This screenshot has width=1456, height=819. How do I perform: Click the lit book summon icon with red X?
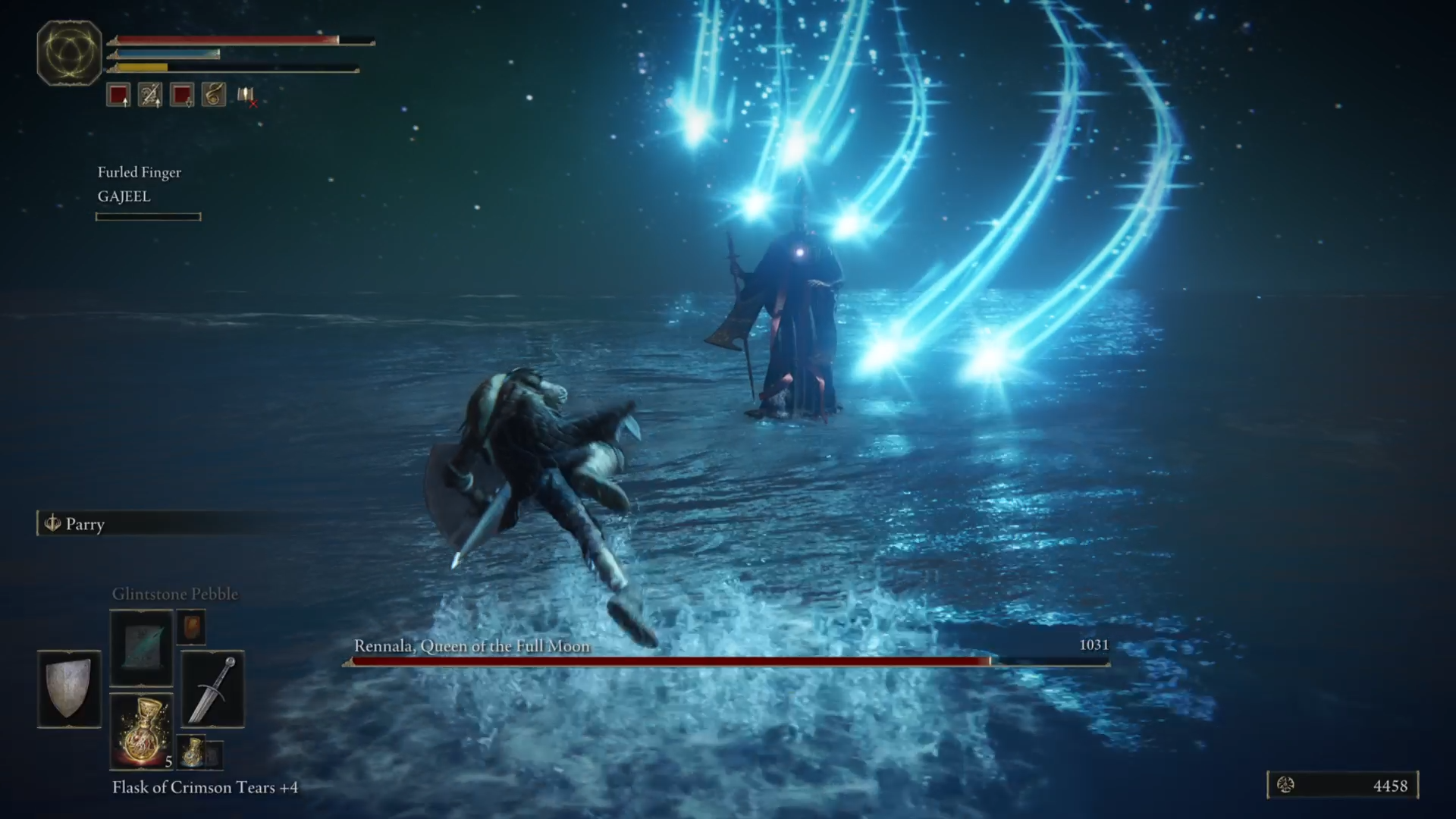tap(244, 96)
